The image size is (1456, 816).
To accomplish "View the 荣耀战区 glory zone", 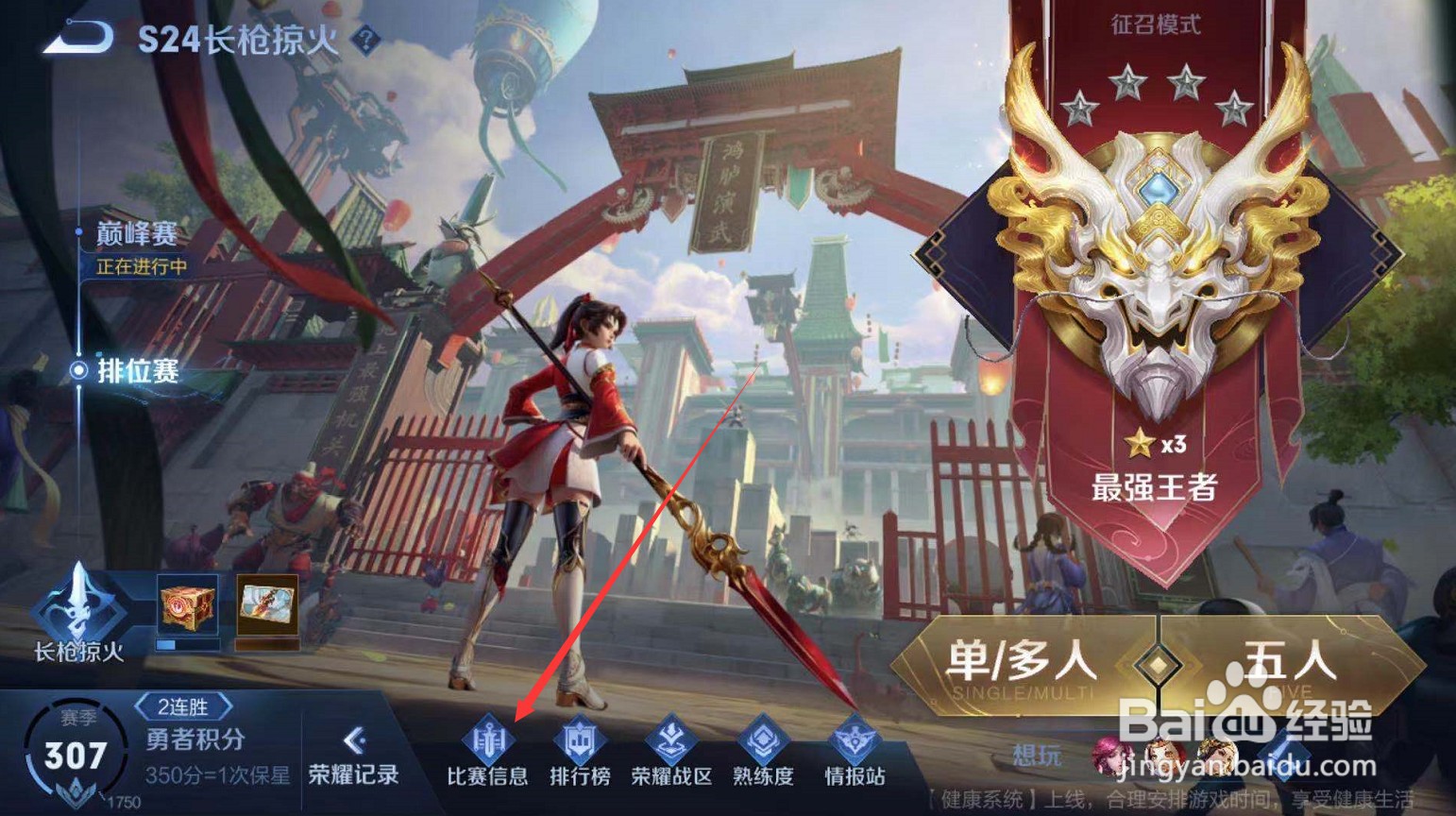I will 670,756.
